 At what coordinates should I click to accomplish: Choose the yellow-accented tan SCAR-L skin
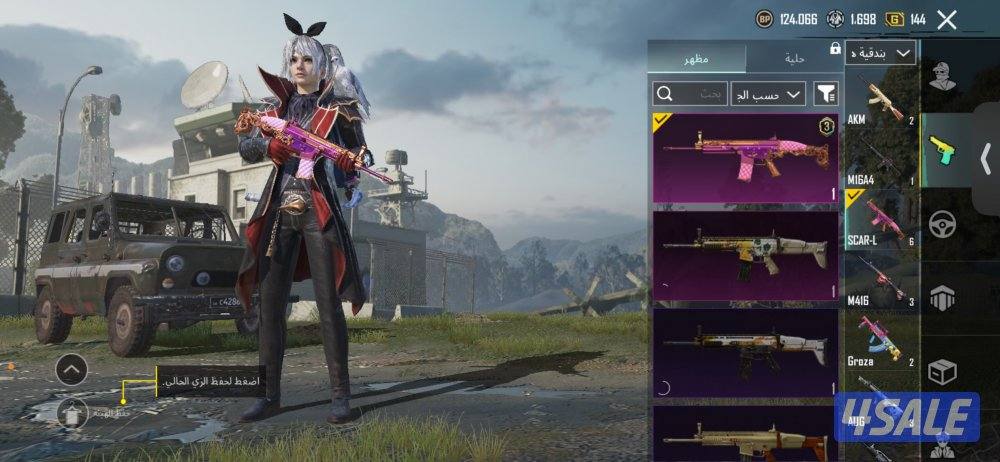pos(745,255)
